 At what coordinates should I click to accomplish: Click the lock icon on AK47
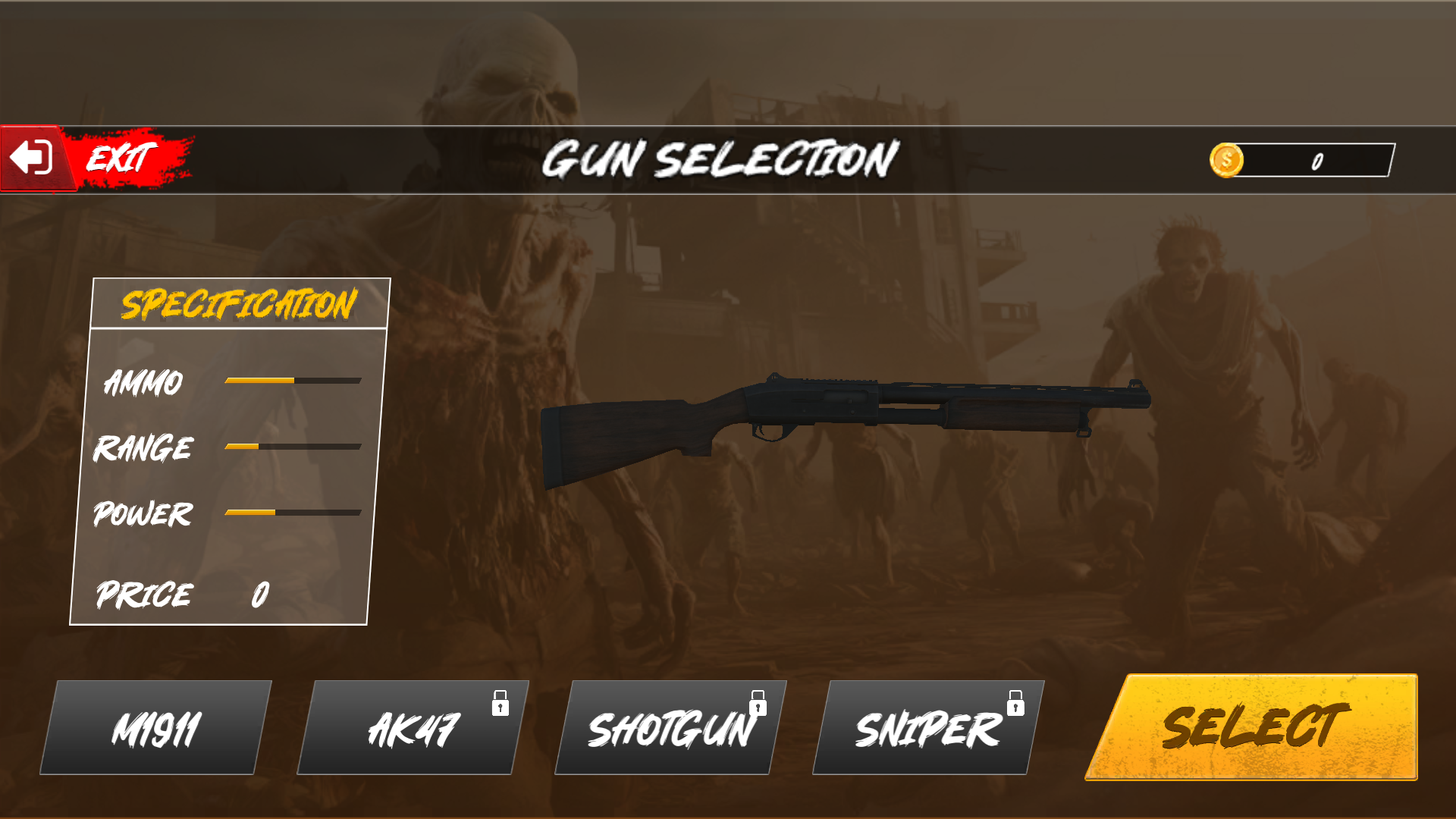500,704
